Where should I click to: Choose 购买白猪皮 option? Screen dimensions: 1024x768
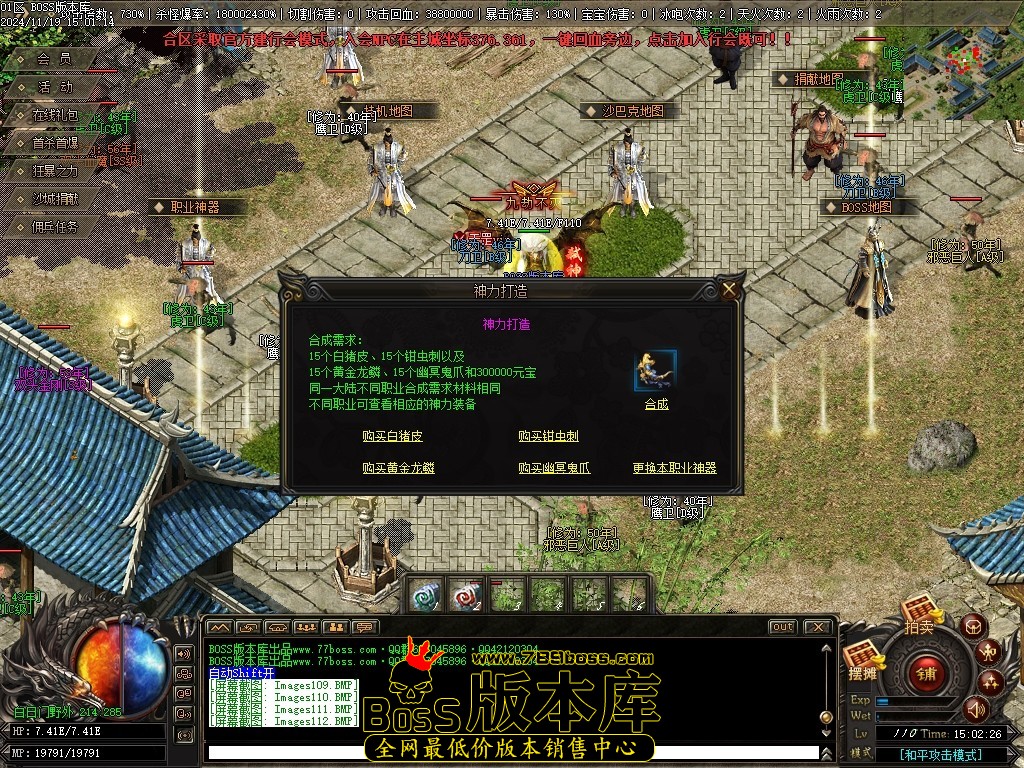(x=392, y=436)
